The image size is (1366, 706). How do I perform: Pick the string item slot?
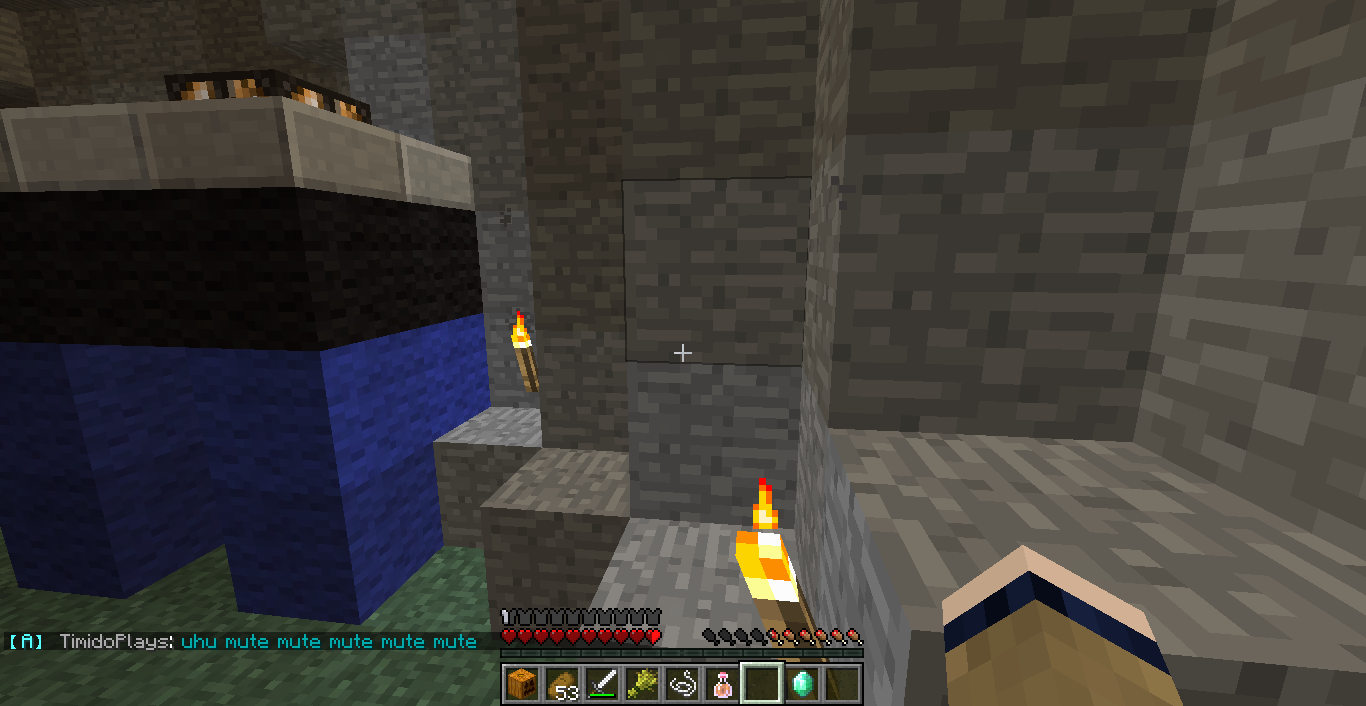[x=681, y=684]
